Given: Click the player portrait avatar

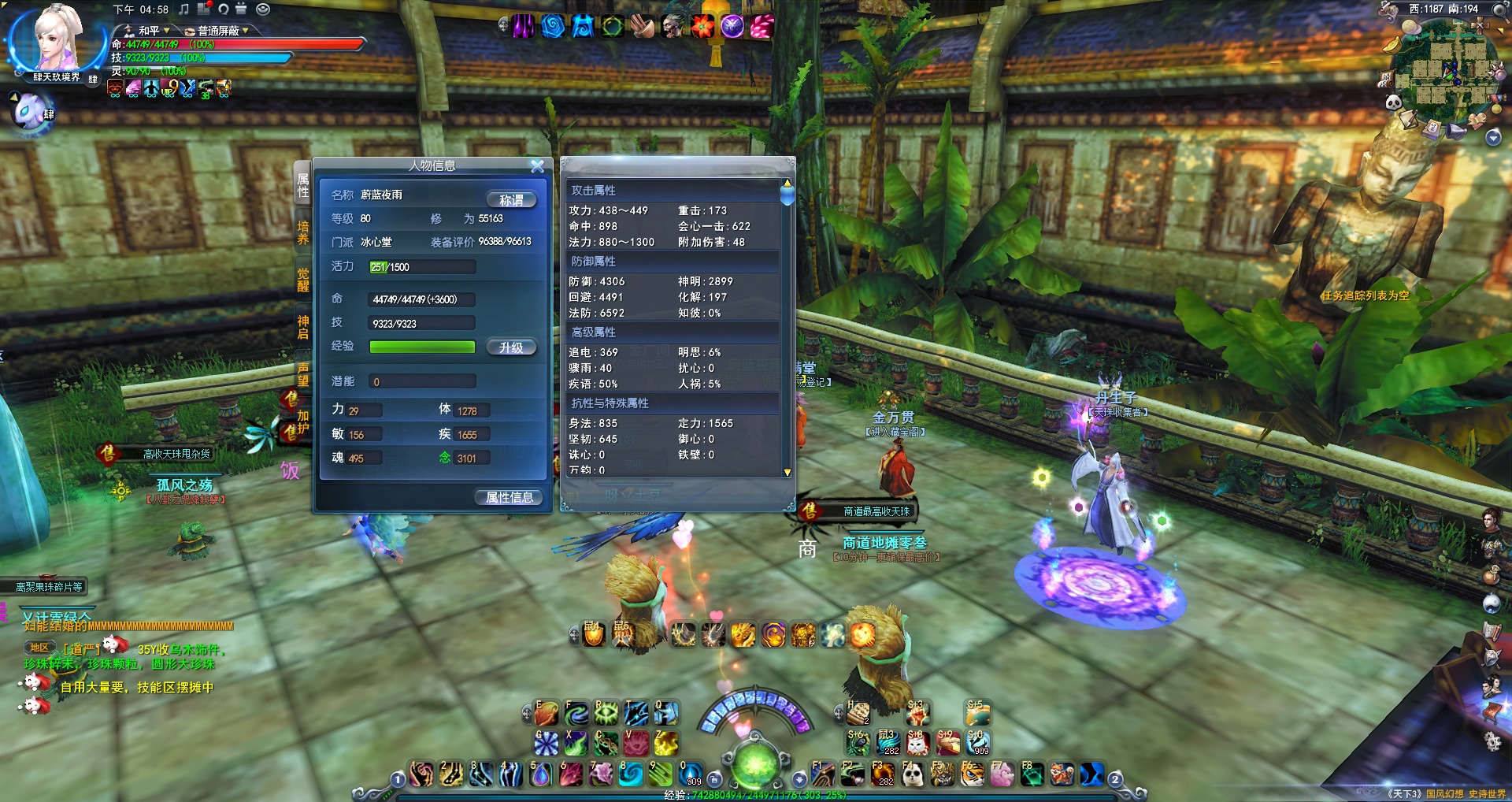Looking at the screenshot, I should [57, 39].
